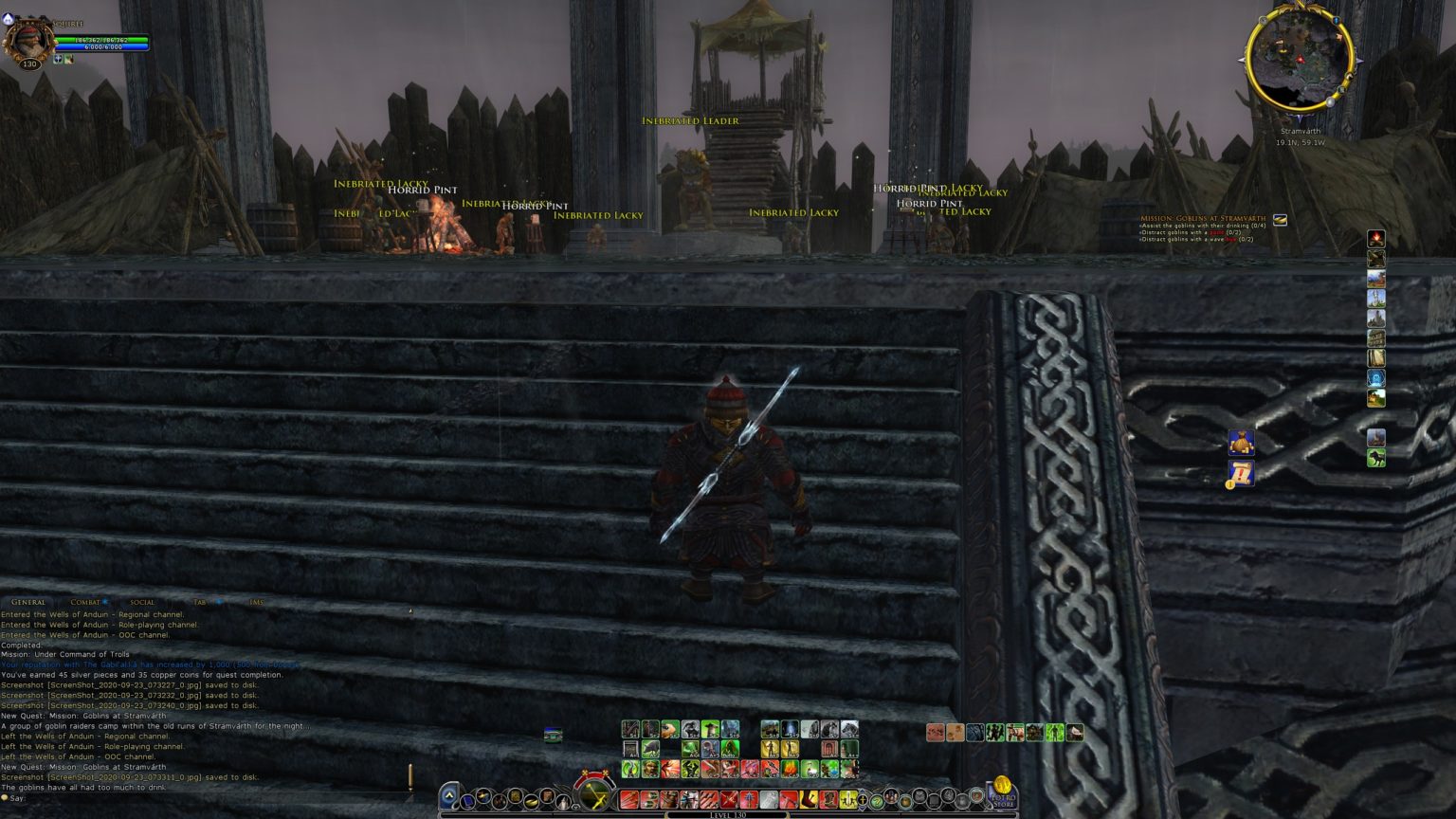Open the scroll icon beside the Goblins at Stramvarth mission

pyautogui.click(x=1280, y=219)
